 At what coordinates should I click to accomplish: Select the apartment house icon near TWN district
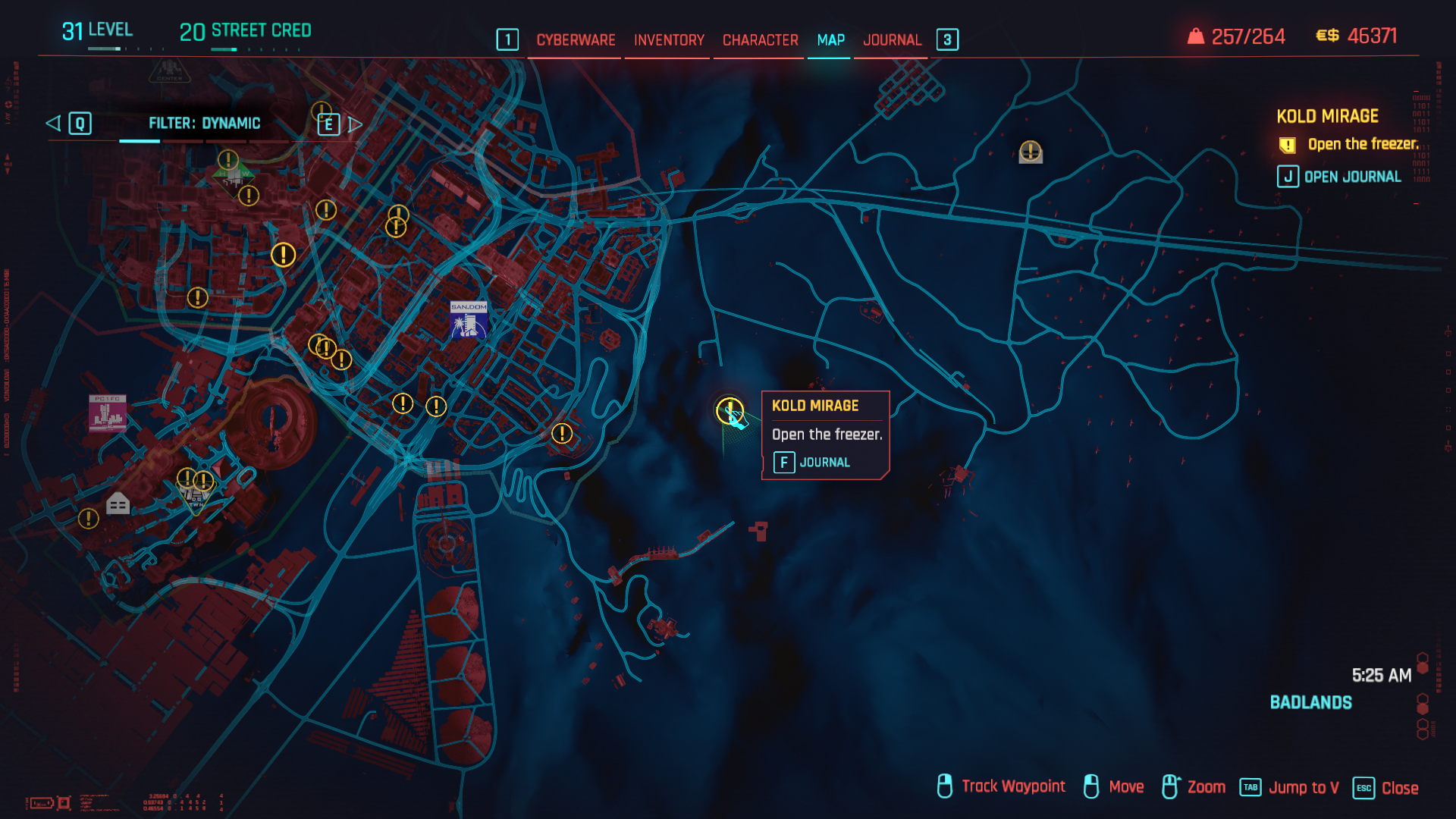pos(118,503)
